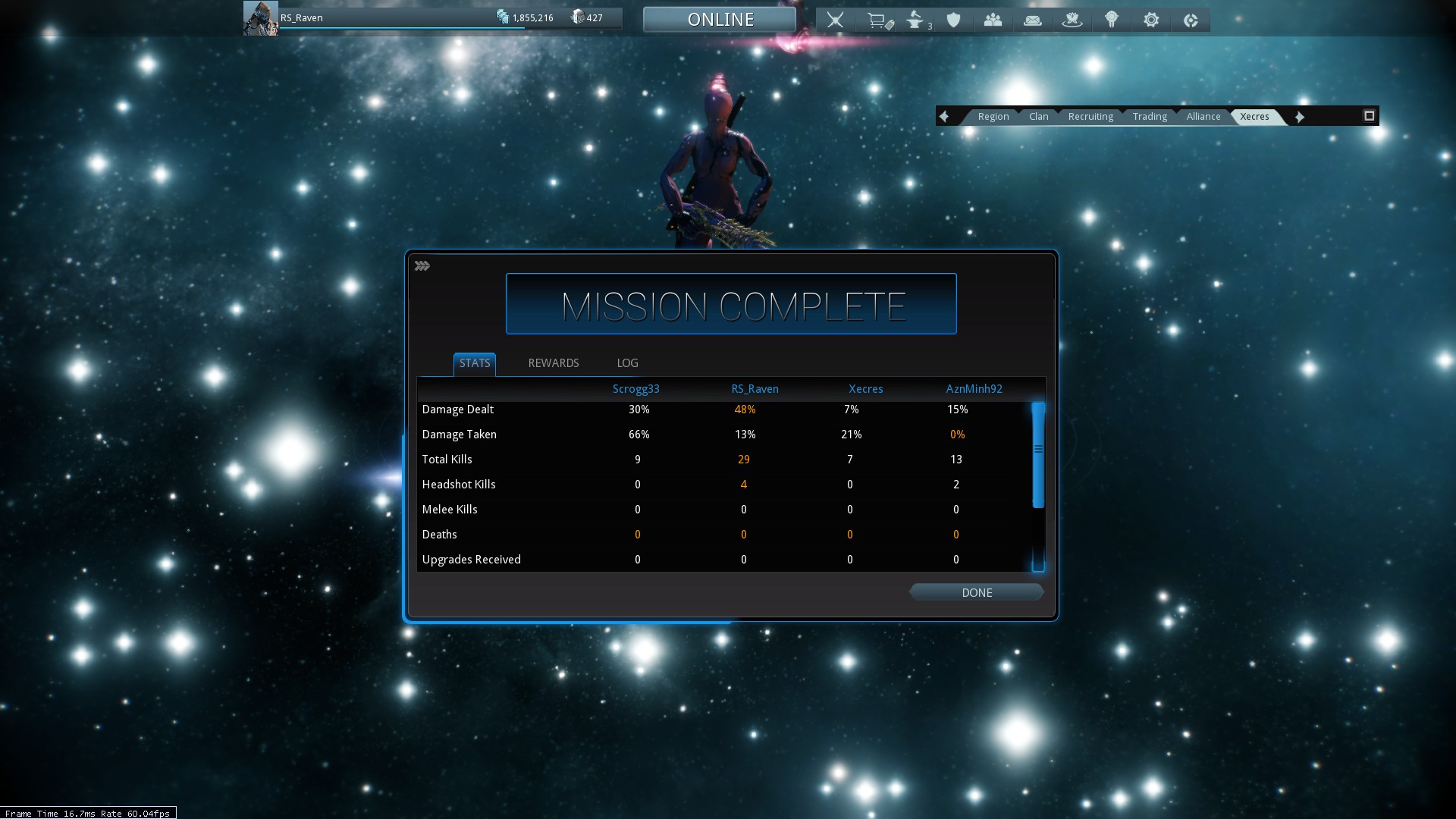Select the STATS tab
This screenshot has width=1456, height=819.
[x=475, y=363]
